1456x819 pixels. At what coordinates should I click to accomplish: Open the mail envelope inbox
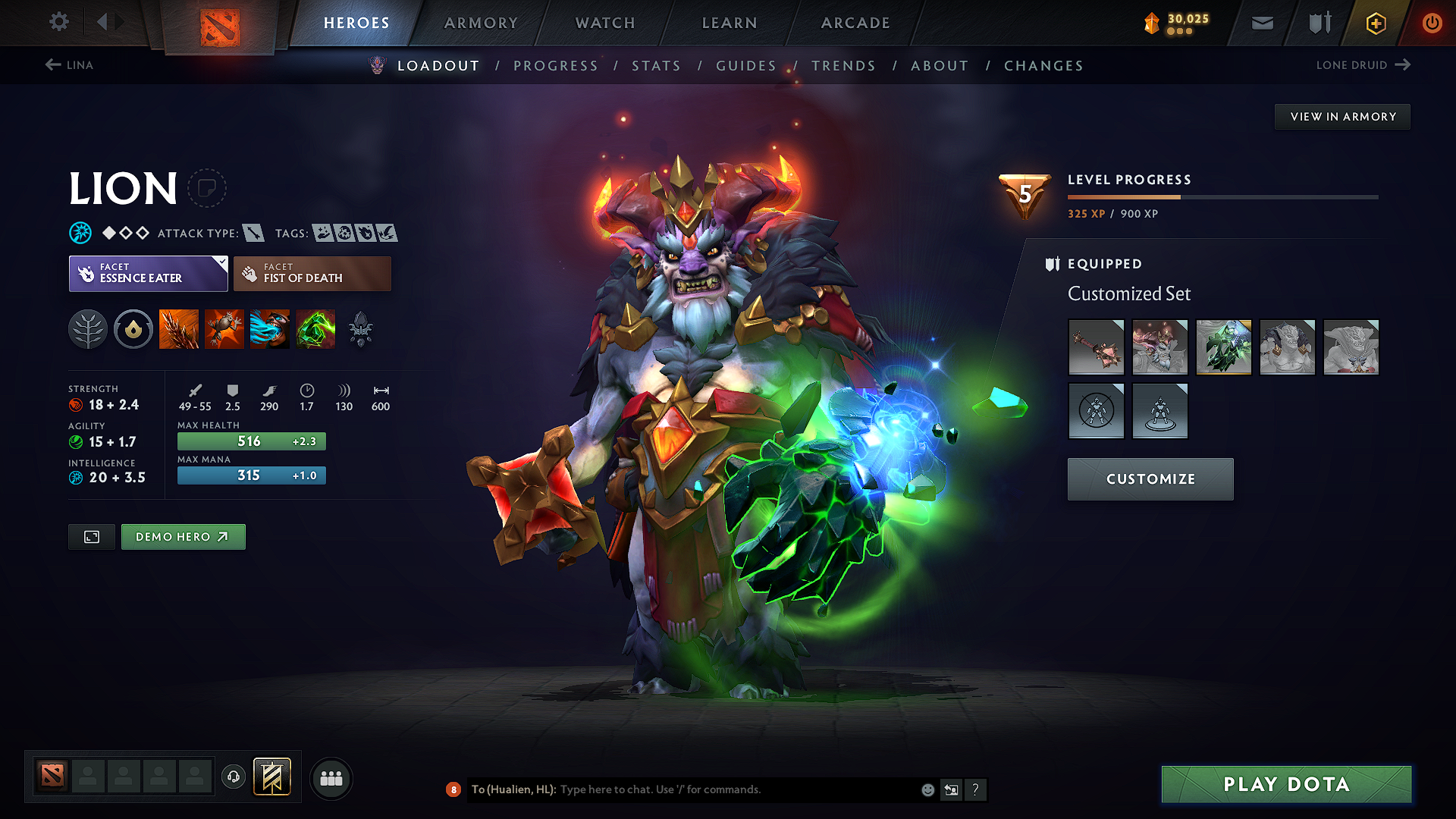[1262, 23]
